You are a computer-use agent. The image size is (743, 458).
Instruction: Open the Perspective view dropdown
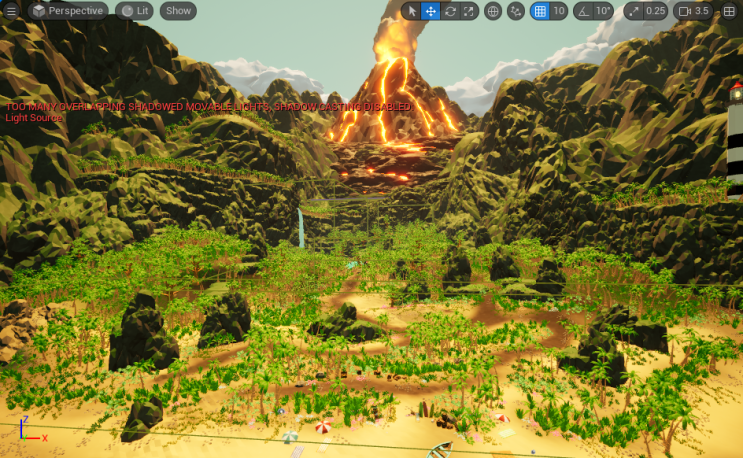point(67,11)
